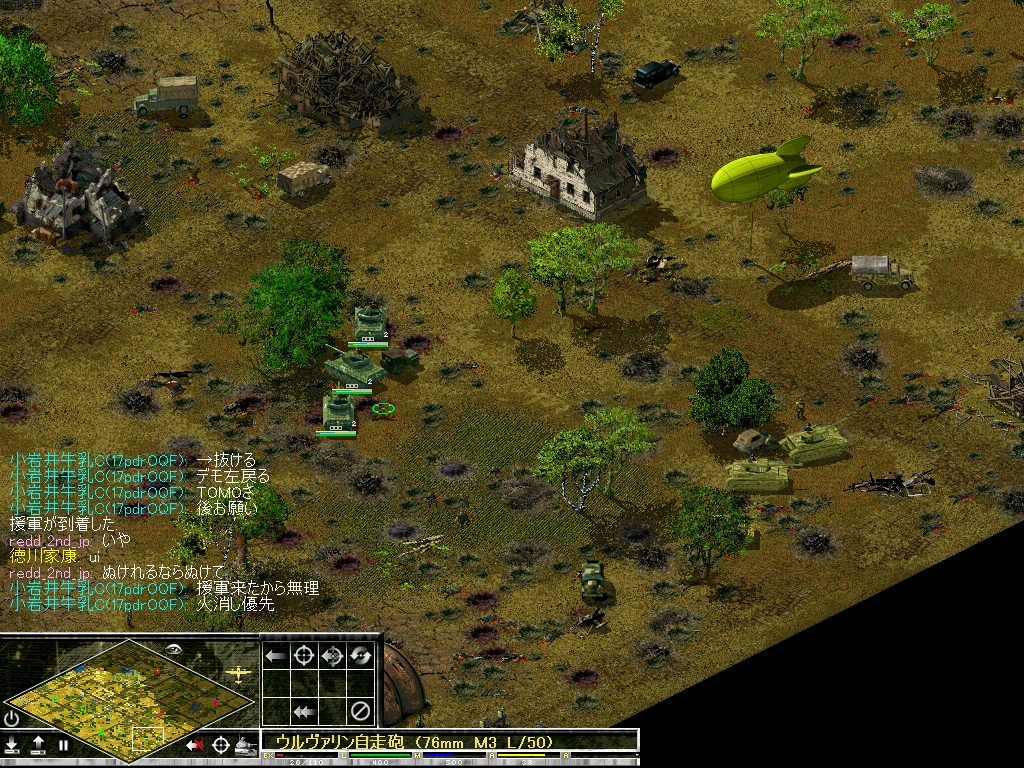Image resolution: width=1024 pixels, height=768 pixels.
Task: Select the middle tank in the group
Action: 351,365
